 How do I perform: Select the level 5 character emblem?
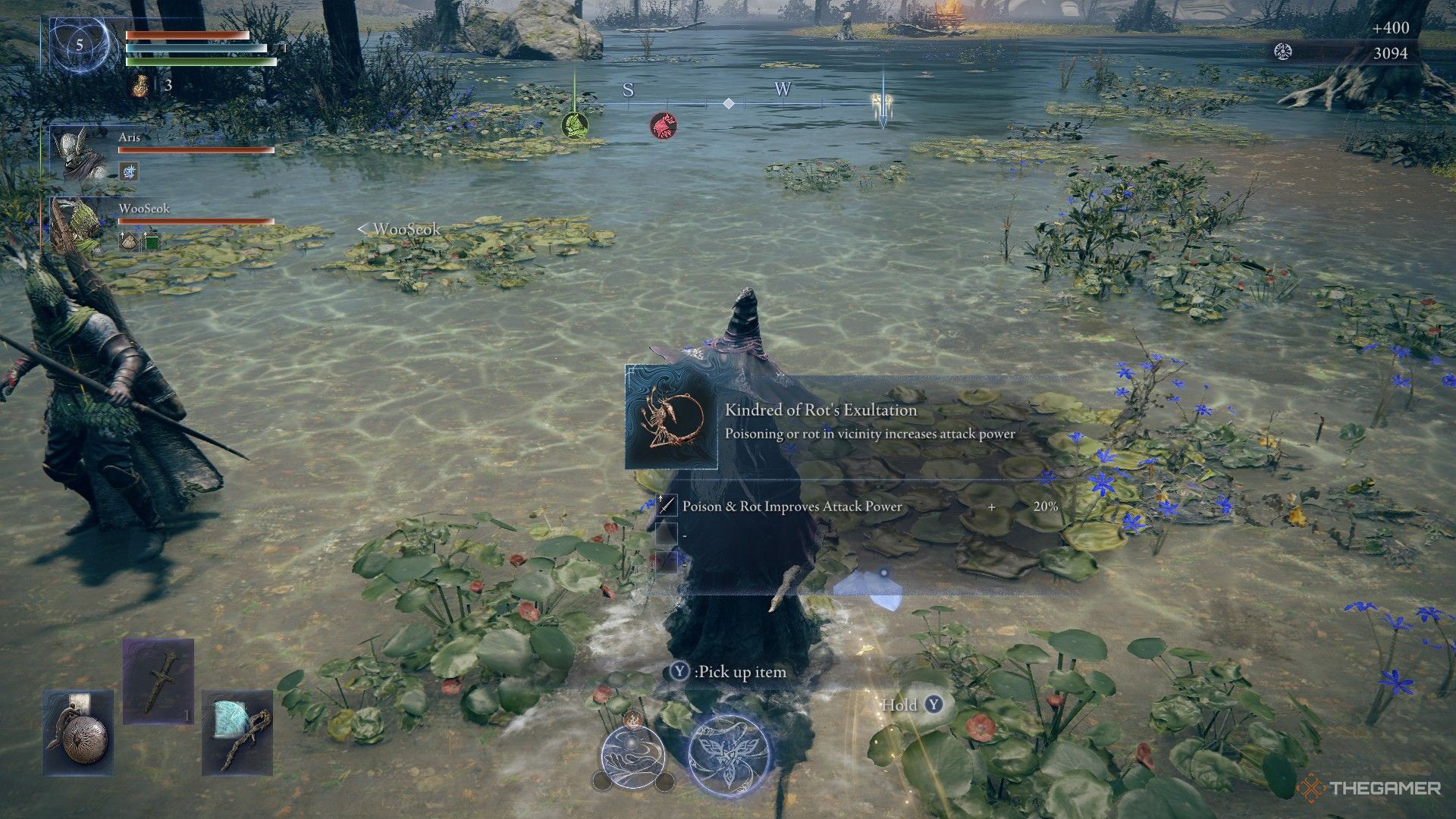click(x=80, y=45)
